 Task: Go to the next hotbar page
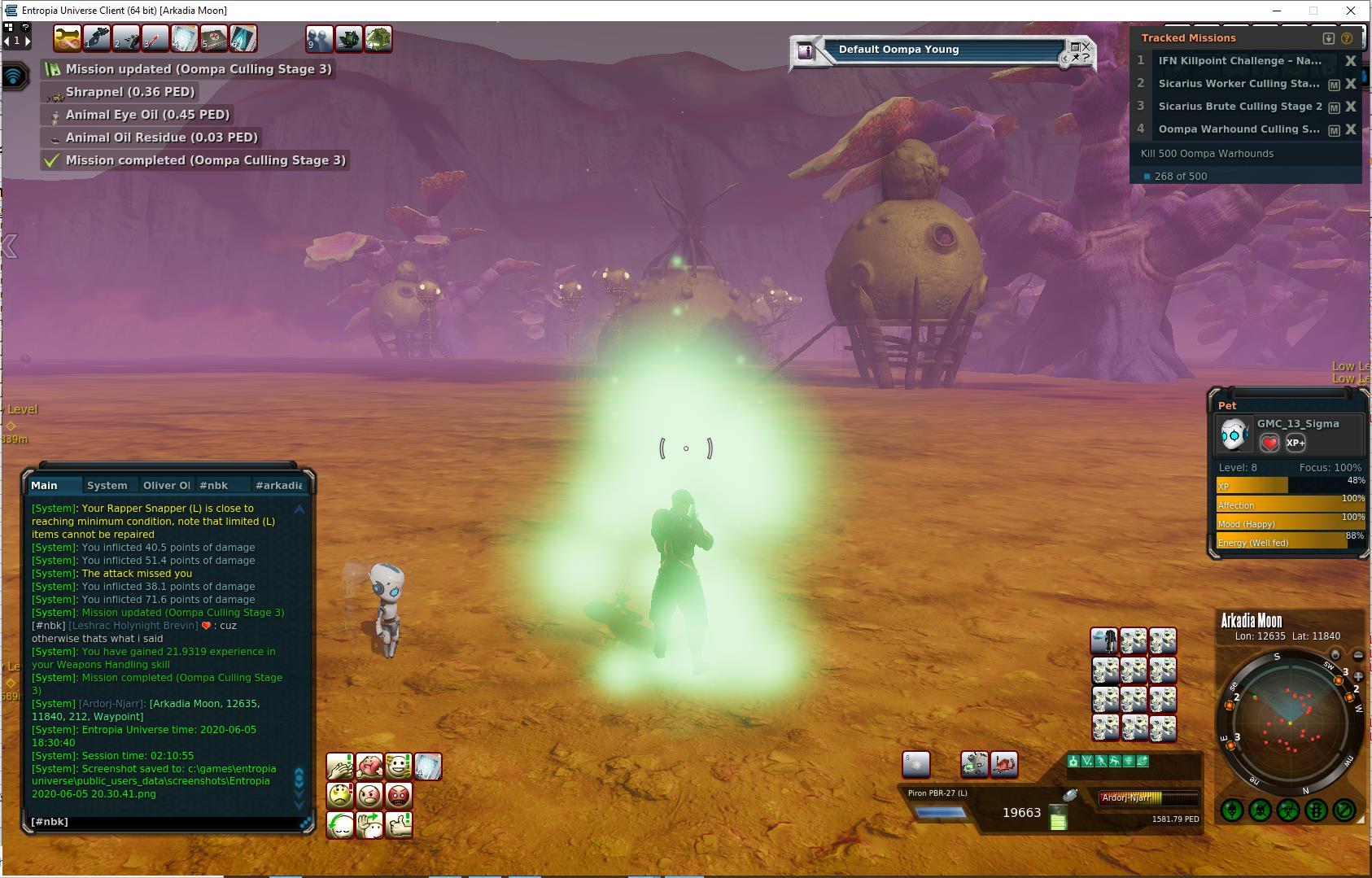pos(27,40)
